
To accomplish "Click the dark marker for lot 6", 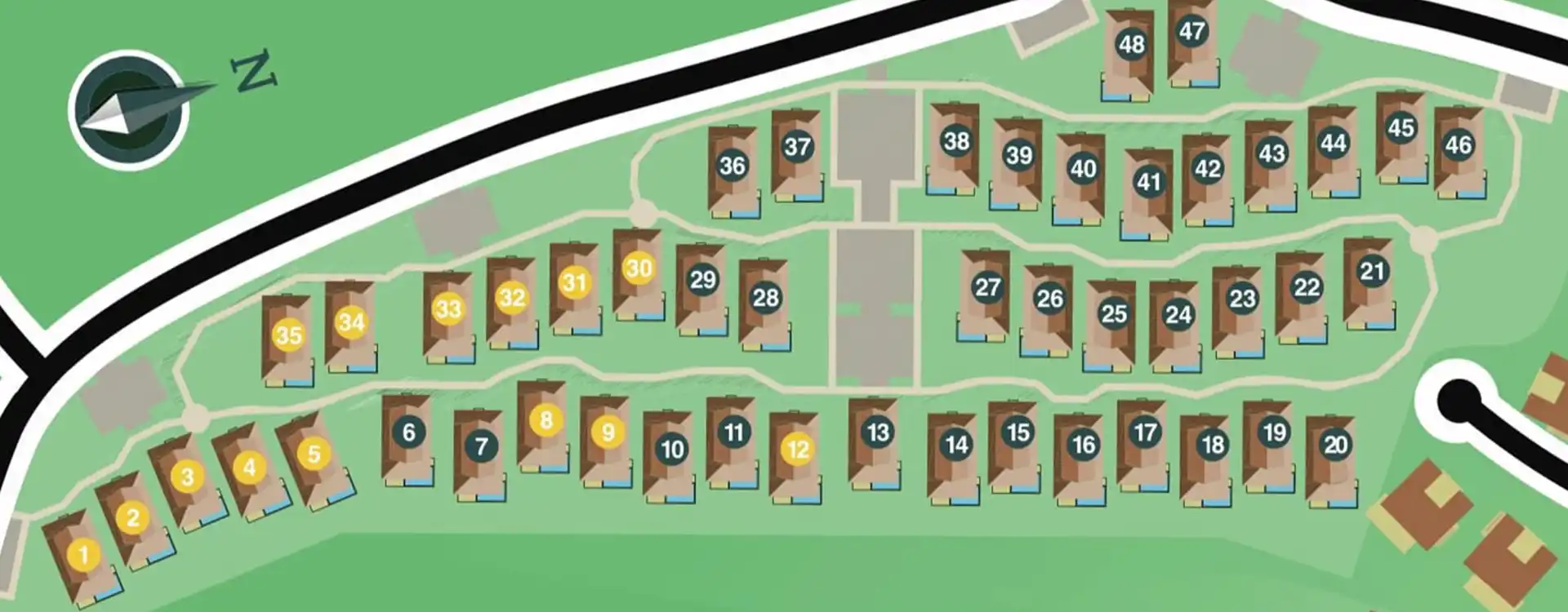I will coord(408,432).
